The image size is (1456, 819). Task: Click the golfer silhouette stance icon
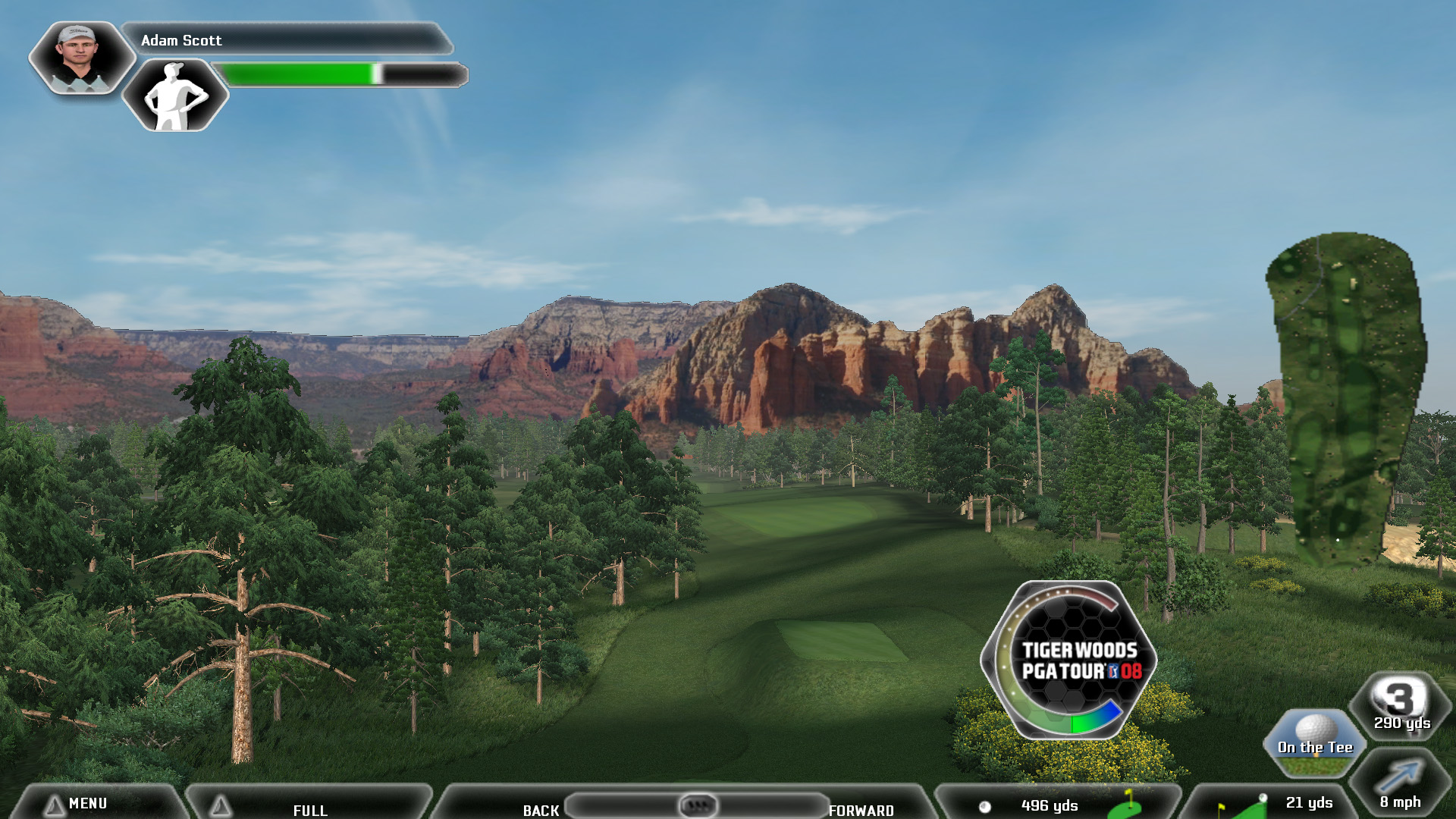[175, 96]
